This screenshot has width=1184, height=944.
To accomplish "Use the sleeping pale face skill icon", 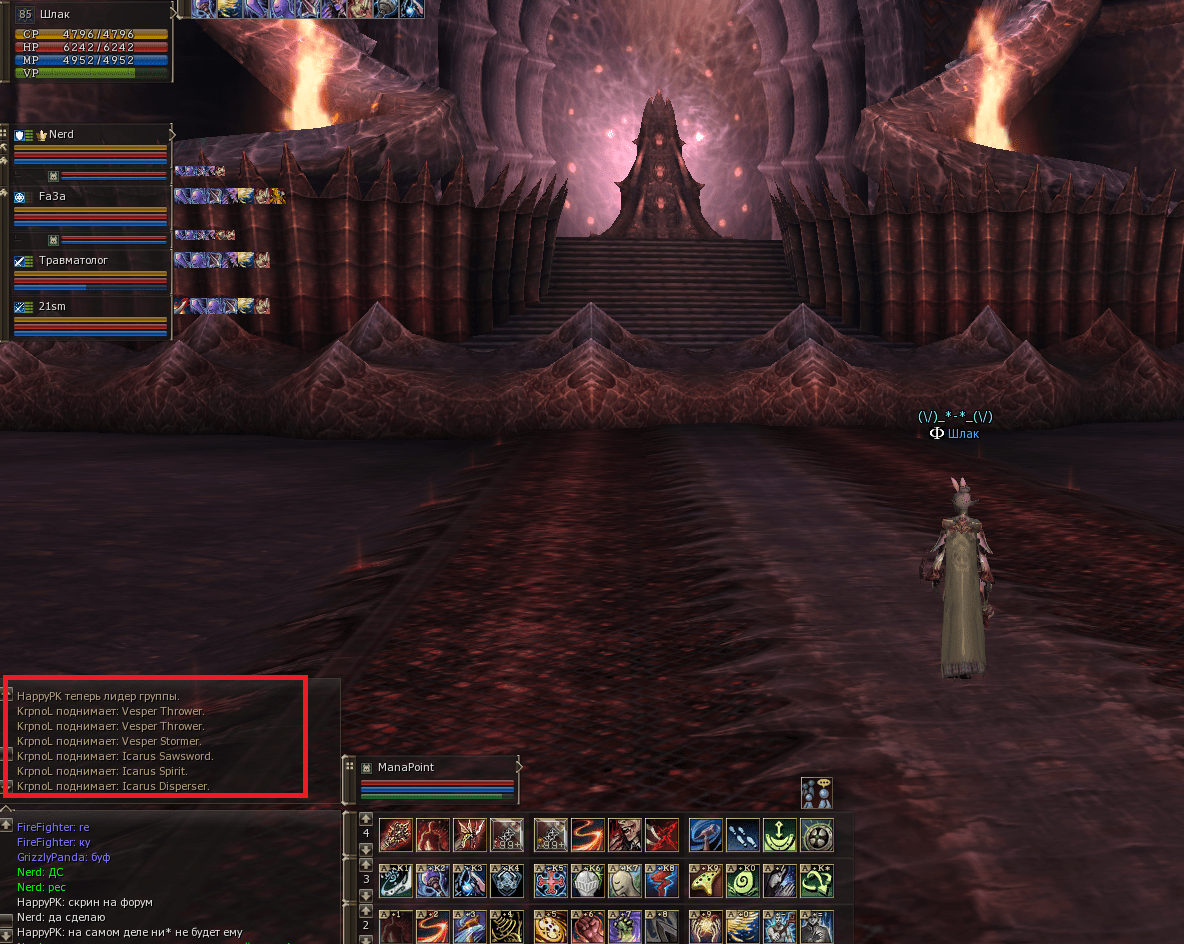I will pos(625,881).
